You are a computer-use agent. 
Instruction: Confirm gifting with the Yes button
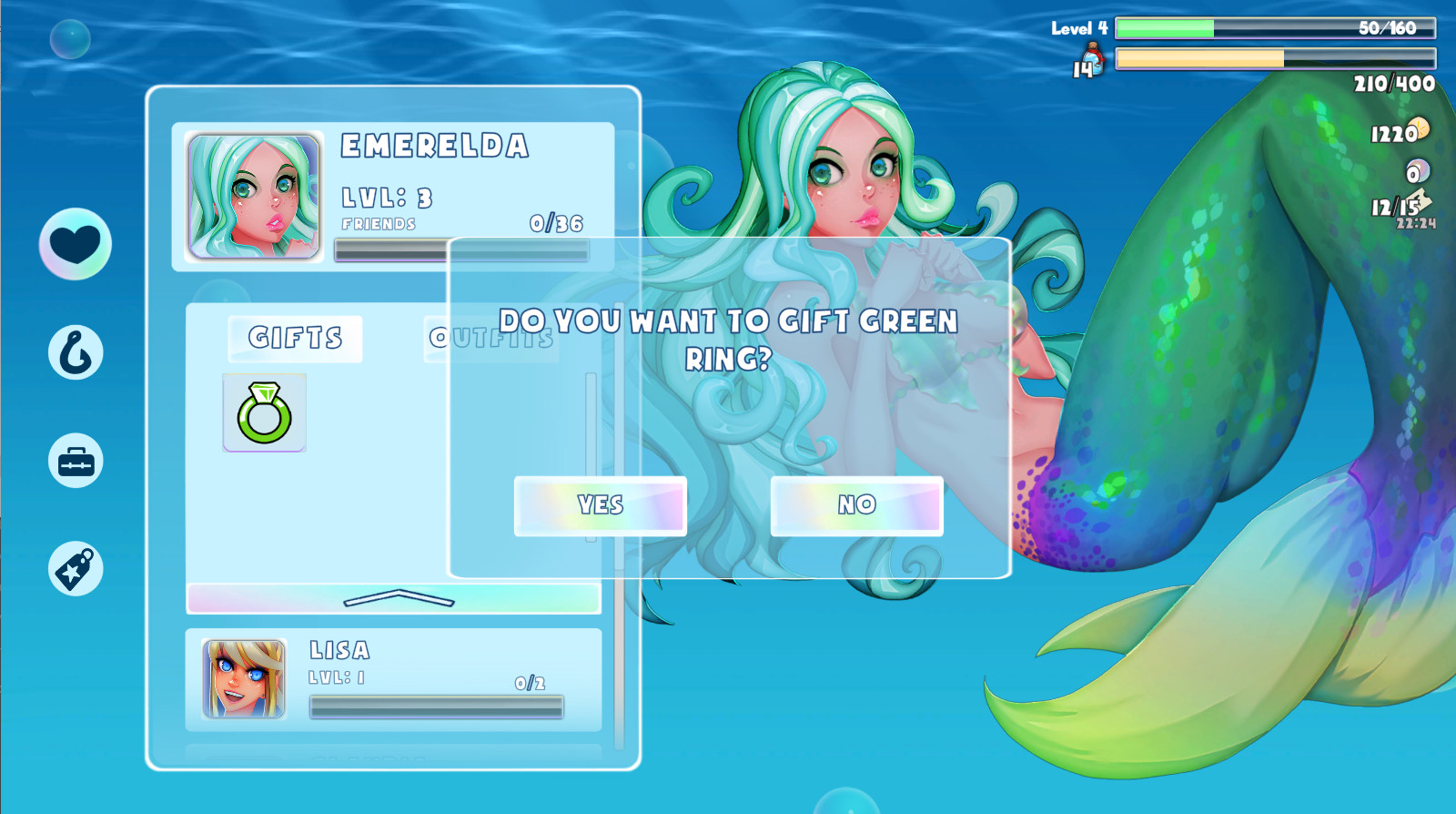[600, 505]
